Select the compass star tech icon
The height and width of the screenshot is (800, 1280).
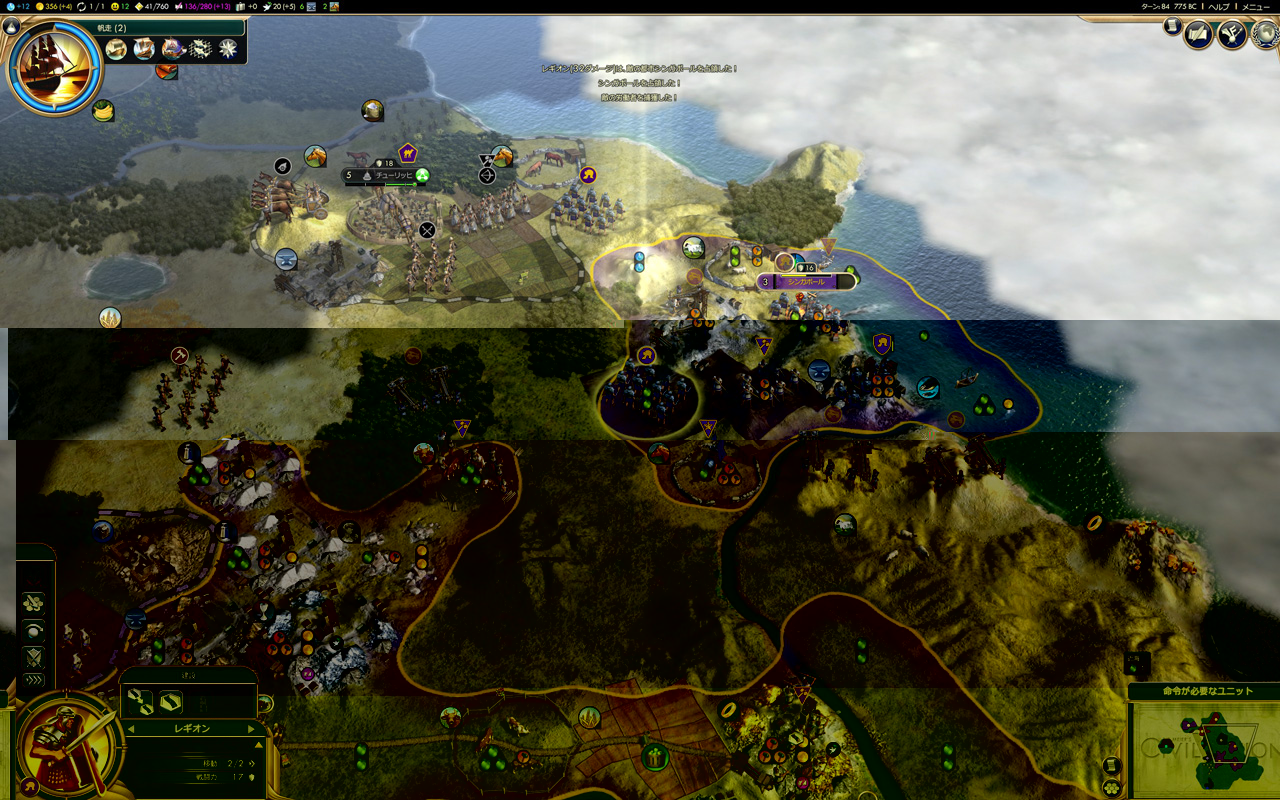[x=229, y=48]
